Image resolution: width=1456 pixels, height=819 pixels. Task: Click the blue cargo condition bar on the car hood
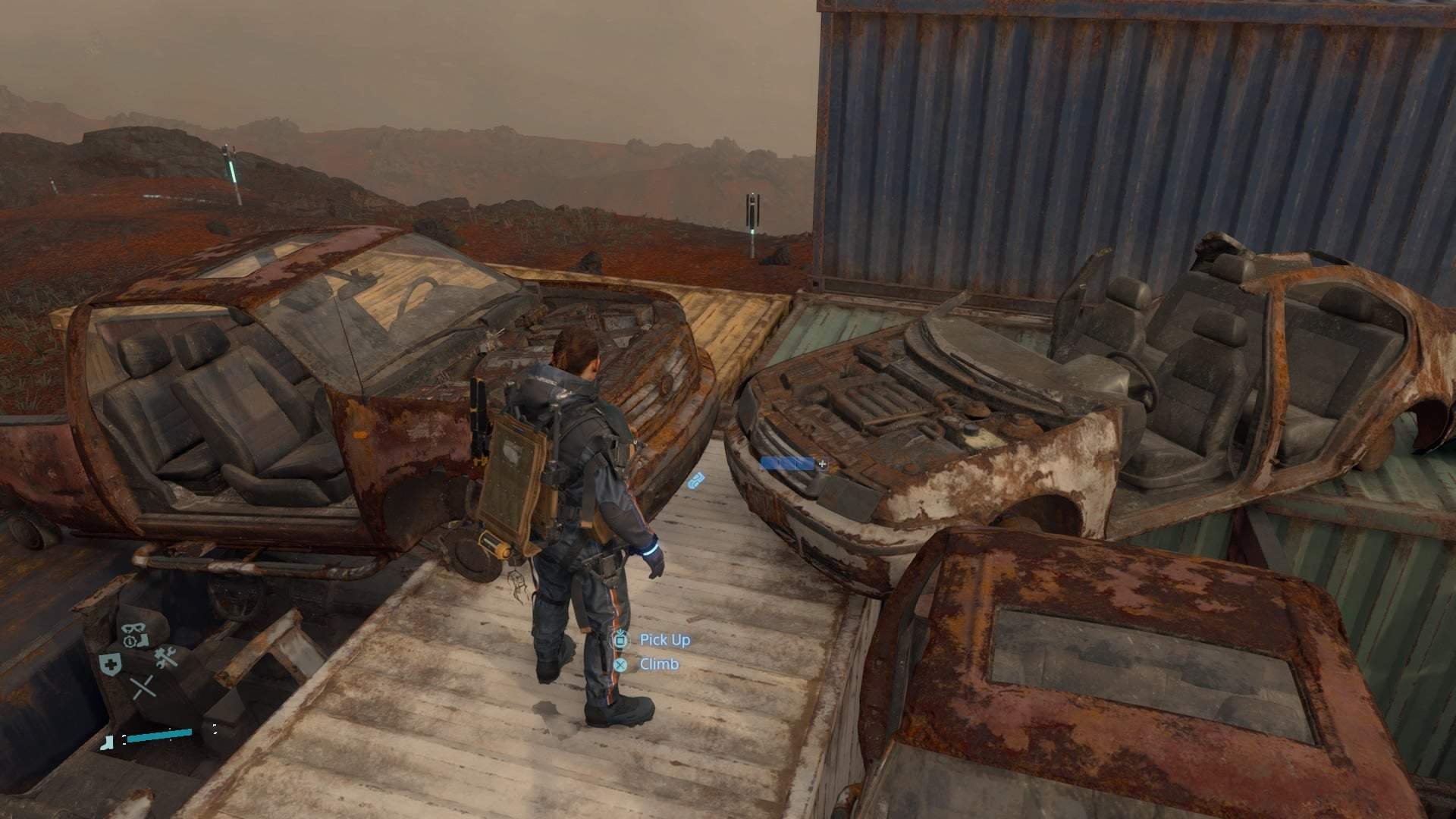pos(786,463)
